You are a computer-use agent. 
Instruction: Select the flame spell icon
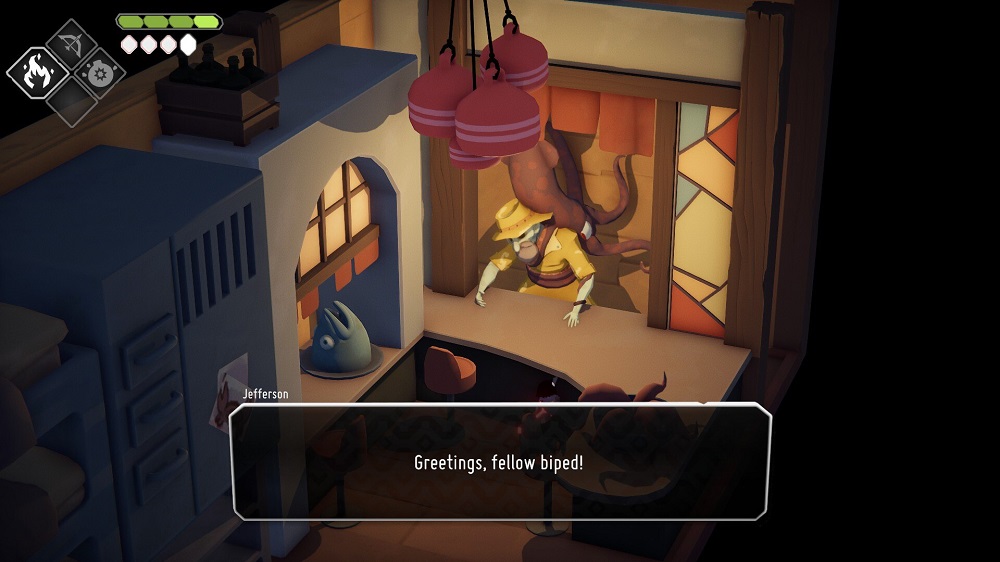point(38,72)
